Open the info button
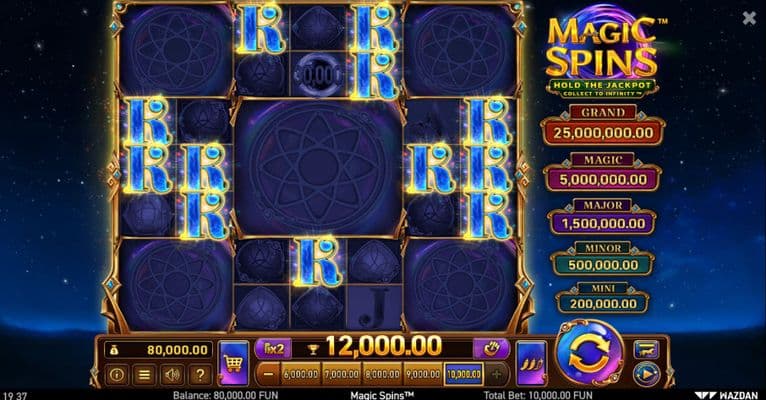The image size is (766, 400). click(117, 375)
